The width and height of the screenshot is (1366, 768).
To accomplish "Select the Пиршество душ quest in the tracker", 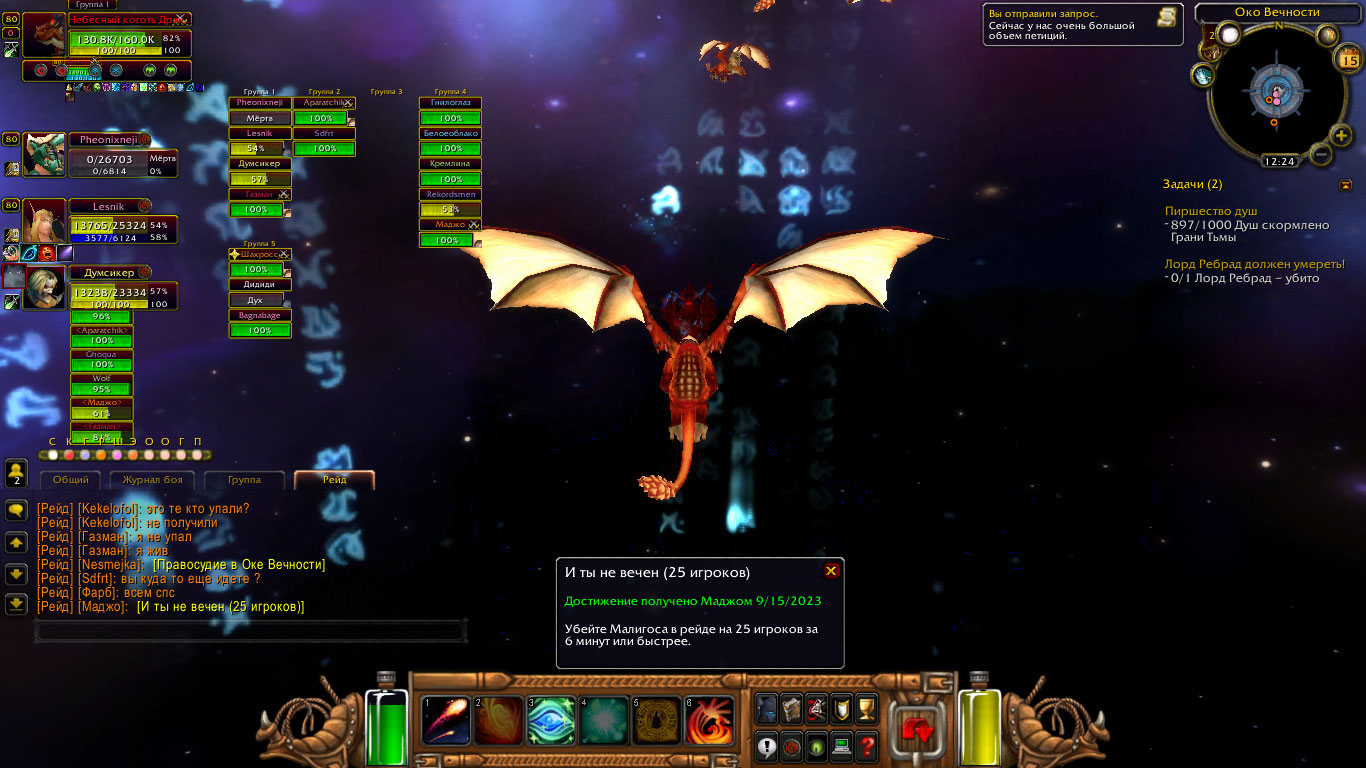I will 1211,211.
